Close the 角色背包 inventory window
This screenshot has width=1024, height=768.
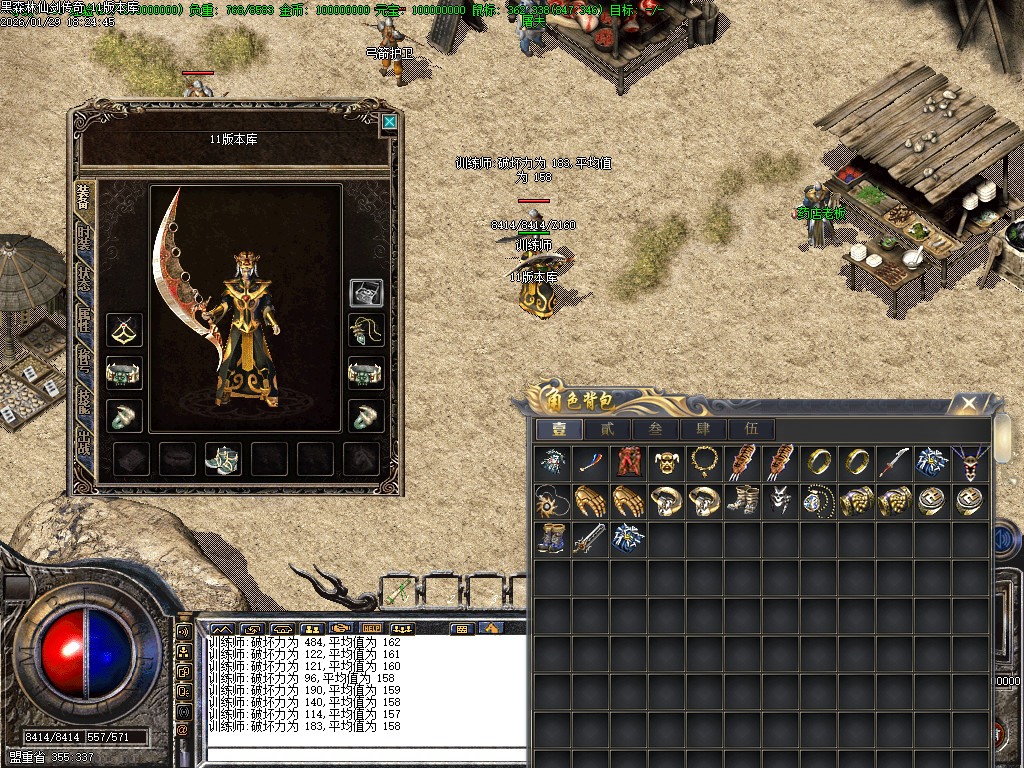(968, 404)
